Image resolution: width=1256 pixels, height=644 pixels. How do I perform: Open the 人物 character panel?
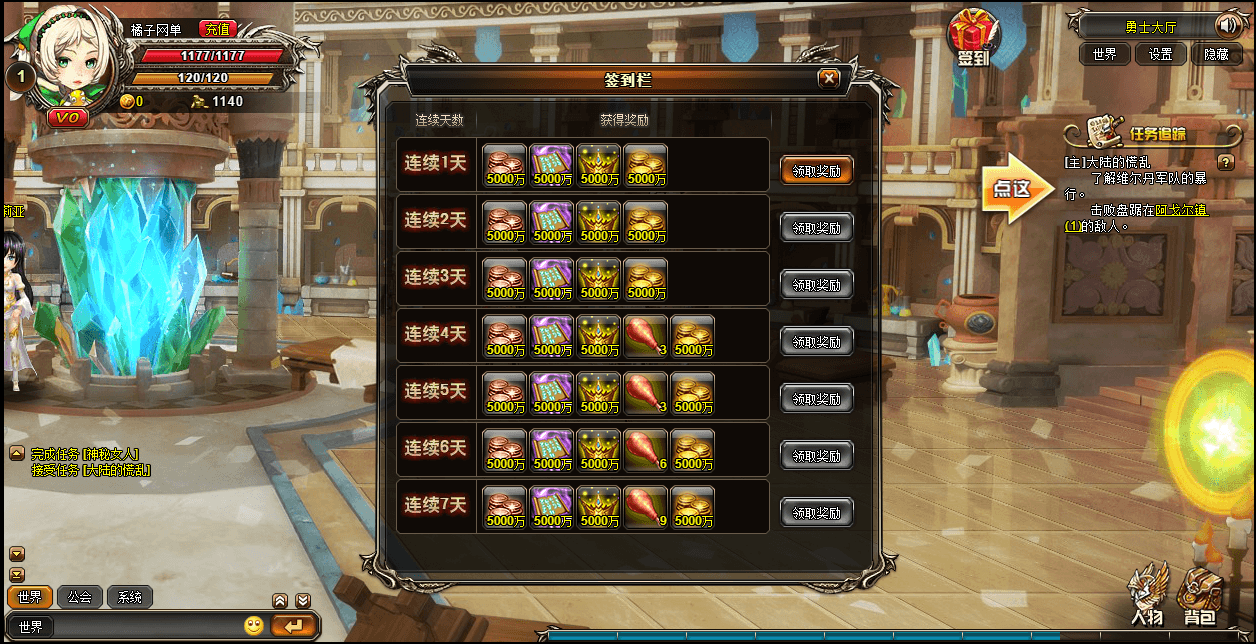pyautogui.click(x=1147, y=595)
